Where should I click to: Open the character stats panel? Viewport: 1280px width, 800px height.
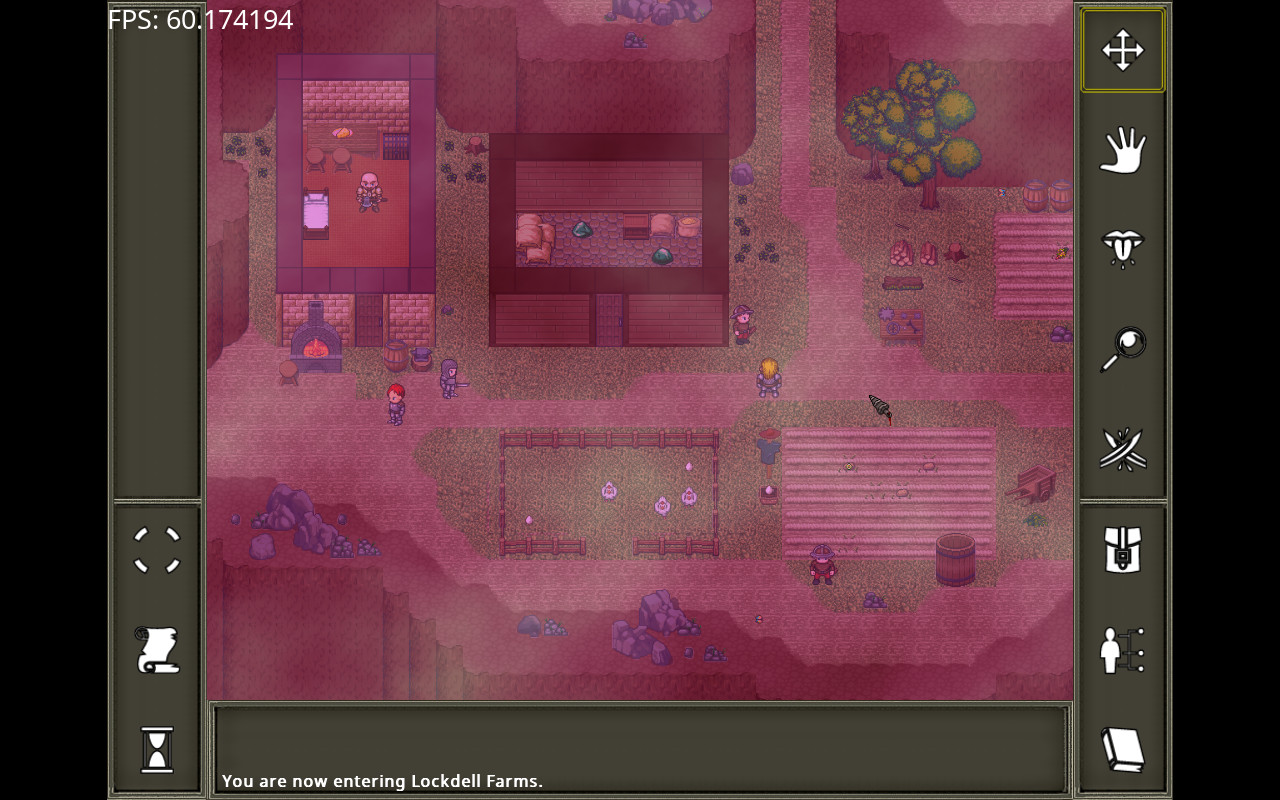[1122, 650]
